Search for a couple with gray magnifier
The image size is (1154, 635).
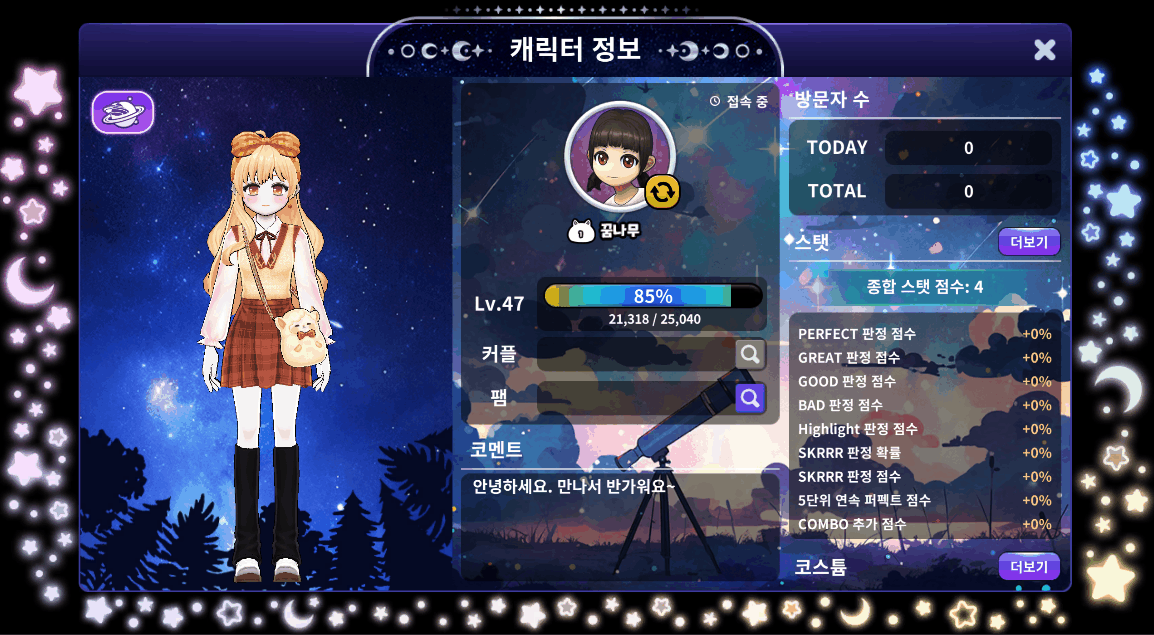[x=750, y=354]
